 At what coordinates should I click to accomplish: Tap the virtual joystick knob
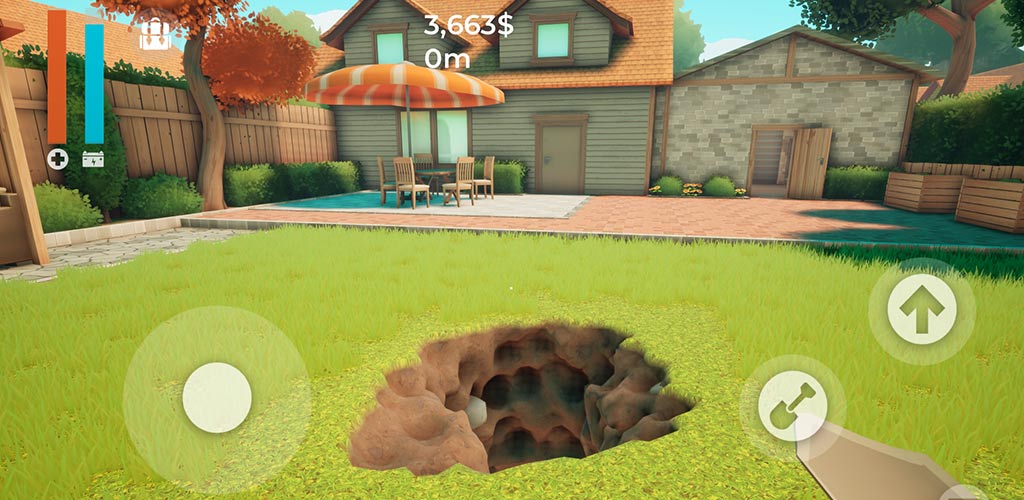pos(217,397)
